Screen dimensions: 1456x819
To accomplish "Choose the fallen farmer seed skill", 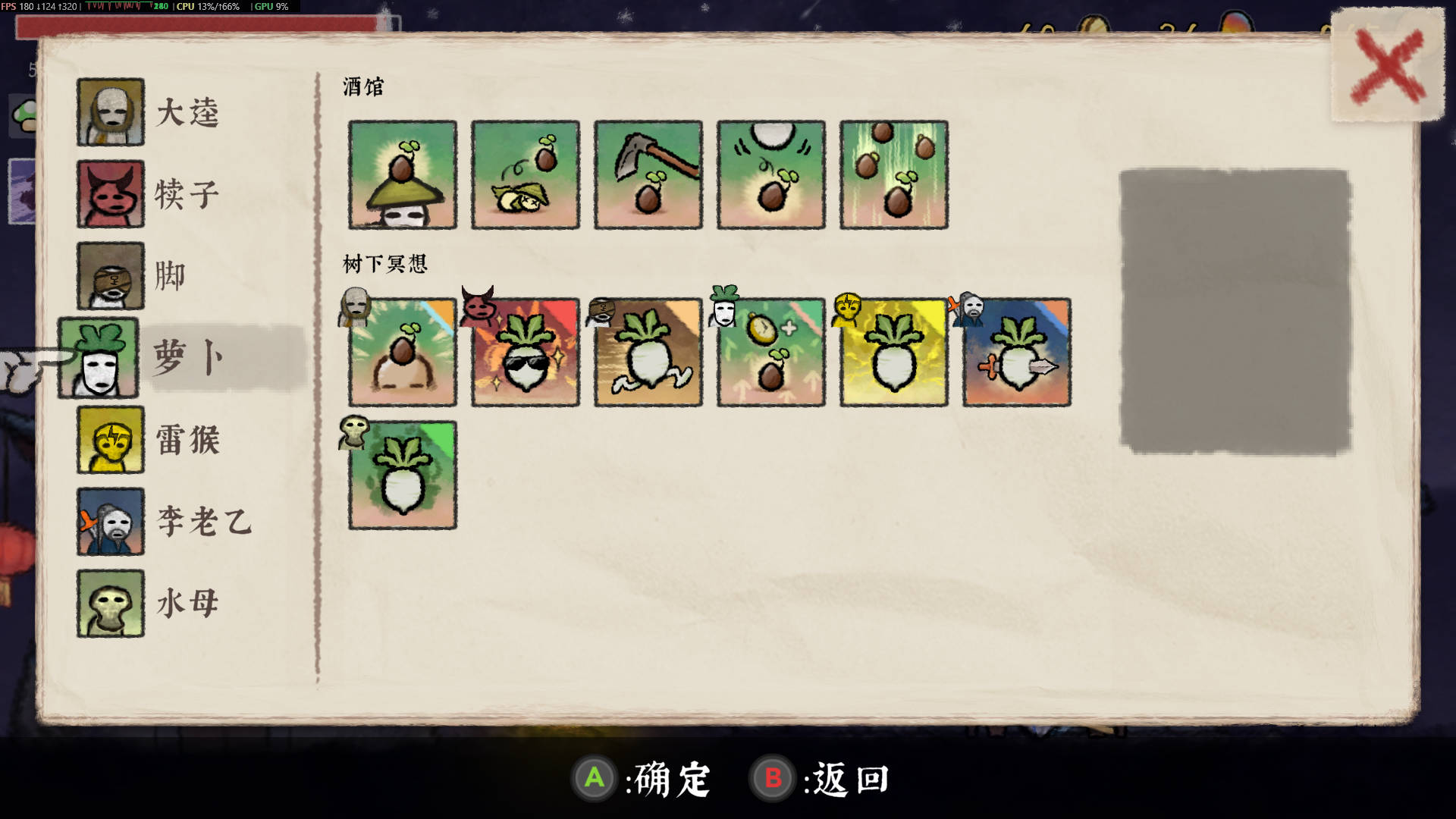I will point(526,174).
